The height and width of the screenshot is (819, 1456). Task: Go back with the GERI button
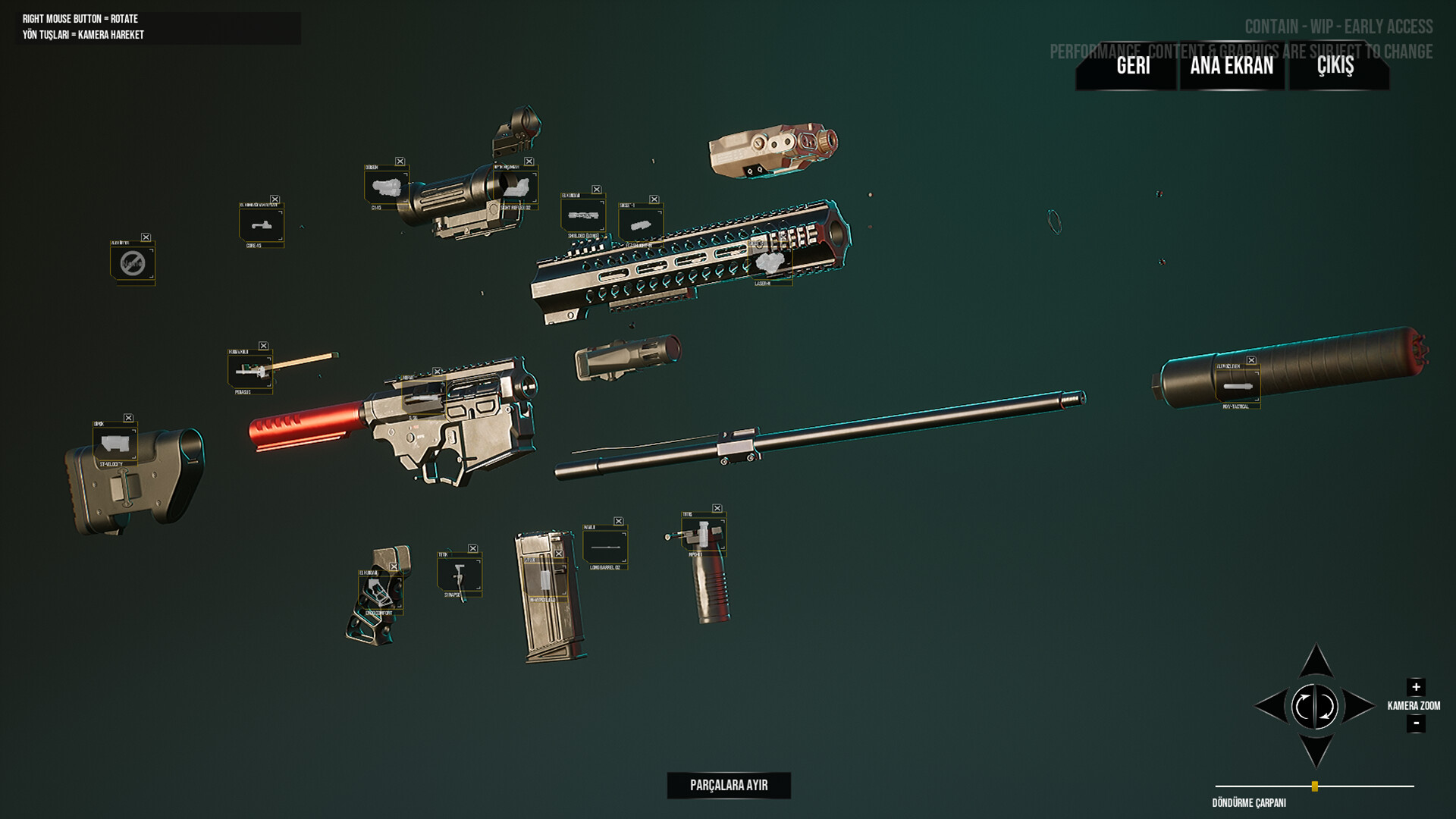click(1133, 66)
